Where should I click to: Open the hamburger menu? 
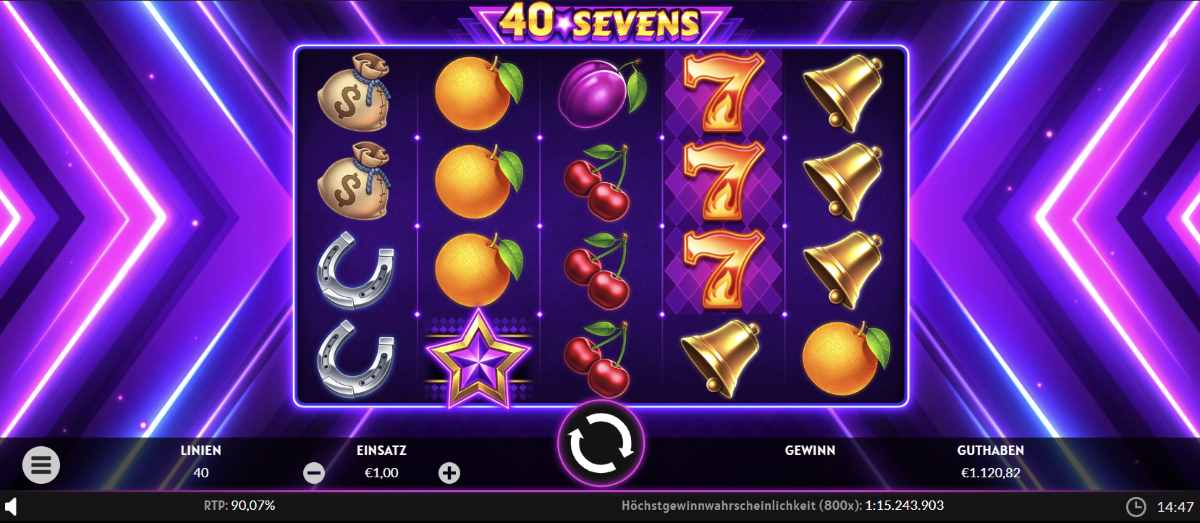(x=41, y=464)
